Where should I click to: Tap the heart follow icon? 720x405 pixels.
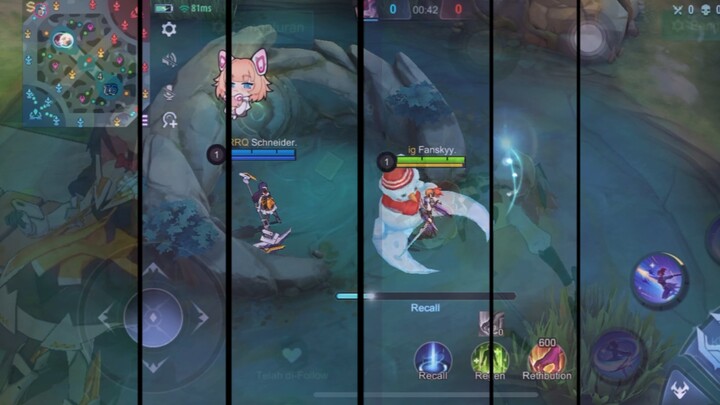coord(291,354)
